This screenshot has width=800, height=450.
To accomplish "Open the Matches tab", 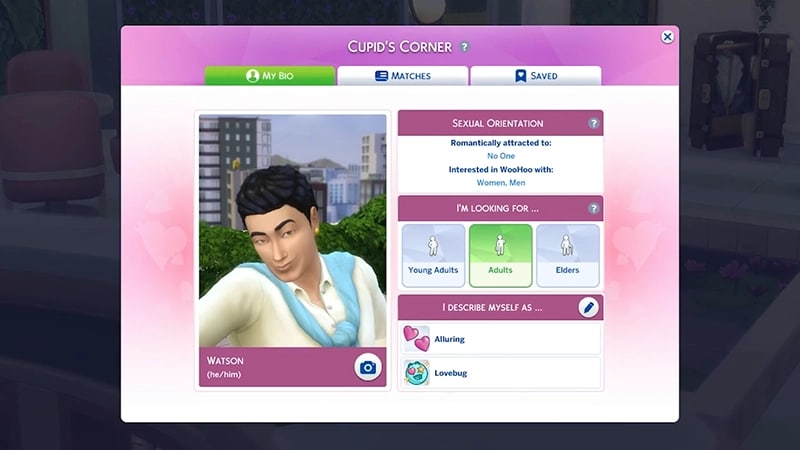I will pyautogui.click(x=402, y=76).
